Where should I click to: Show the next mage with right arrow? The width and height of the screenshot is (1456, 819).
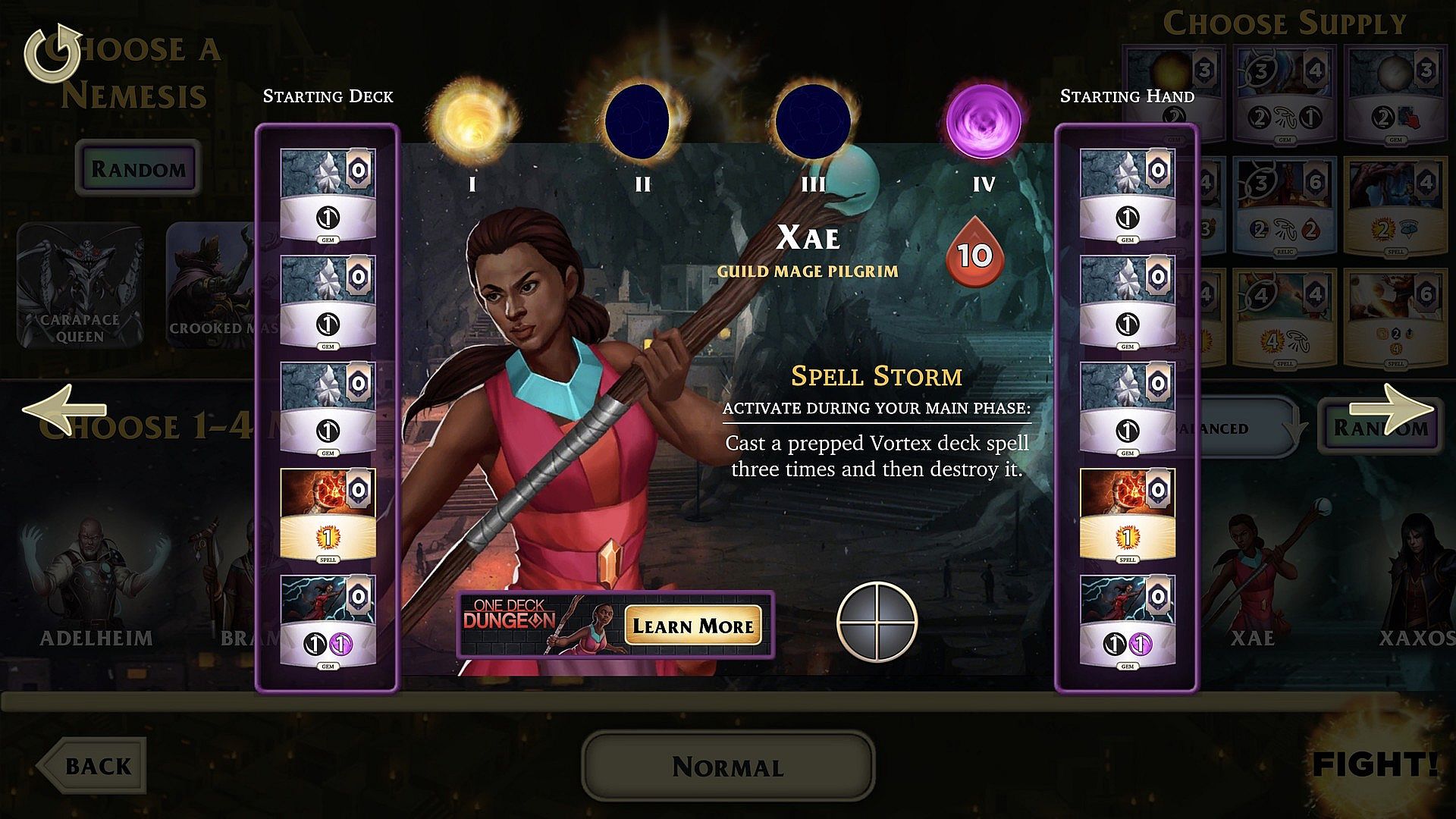click(x=1401, y=409)
